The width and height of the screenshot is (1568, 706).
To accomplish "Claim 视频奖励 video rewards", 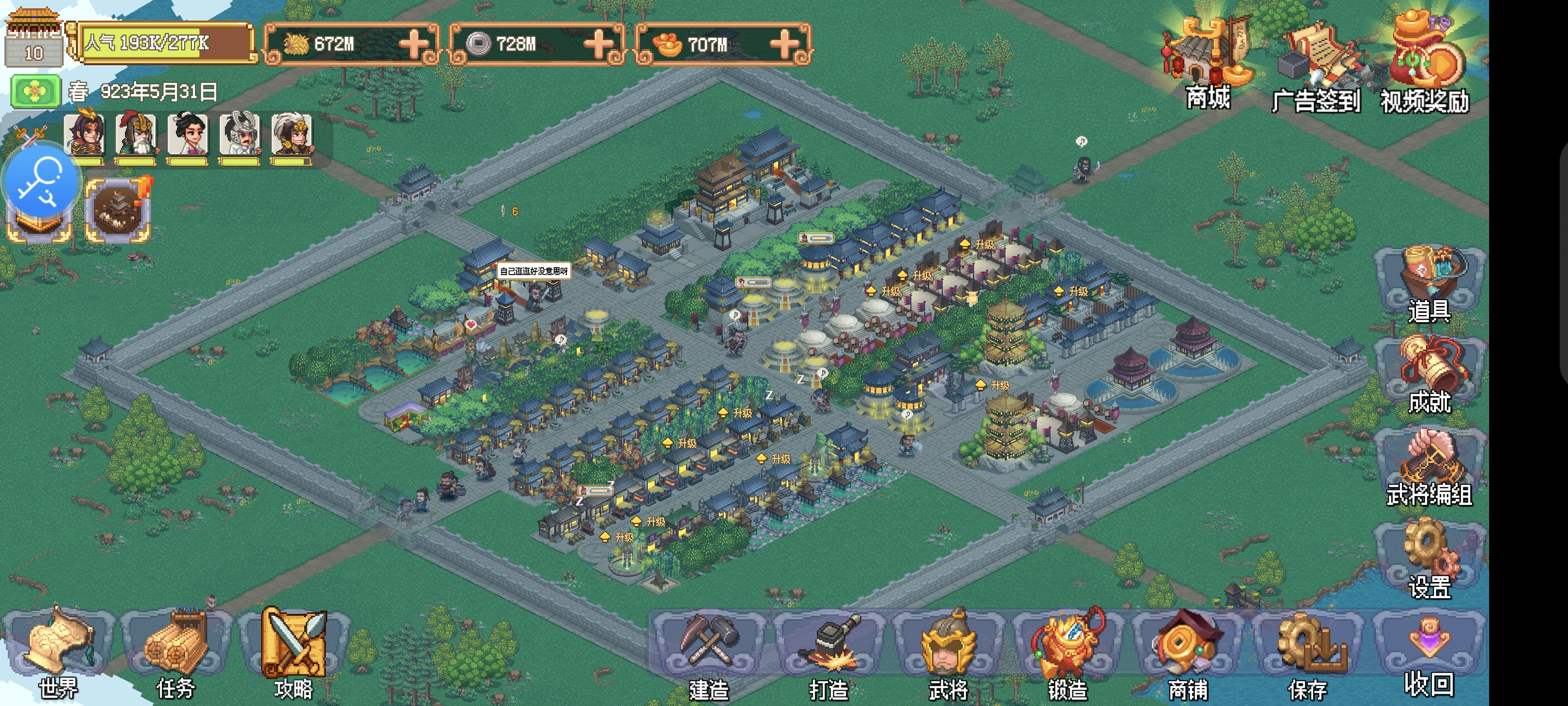I will (x=1425, y=64).
